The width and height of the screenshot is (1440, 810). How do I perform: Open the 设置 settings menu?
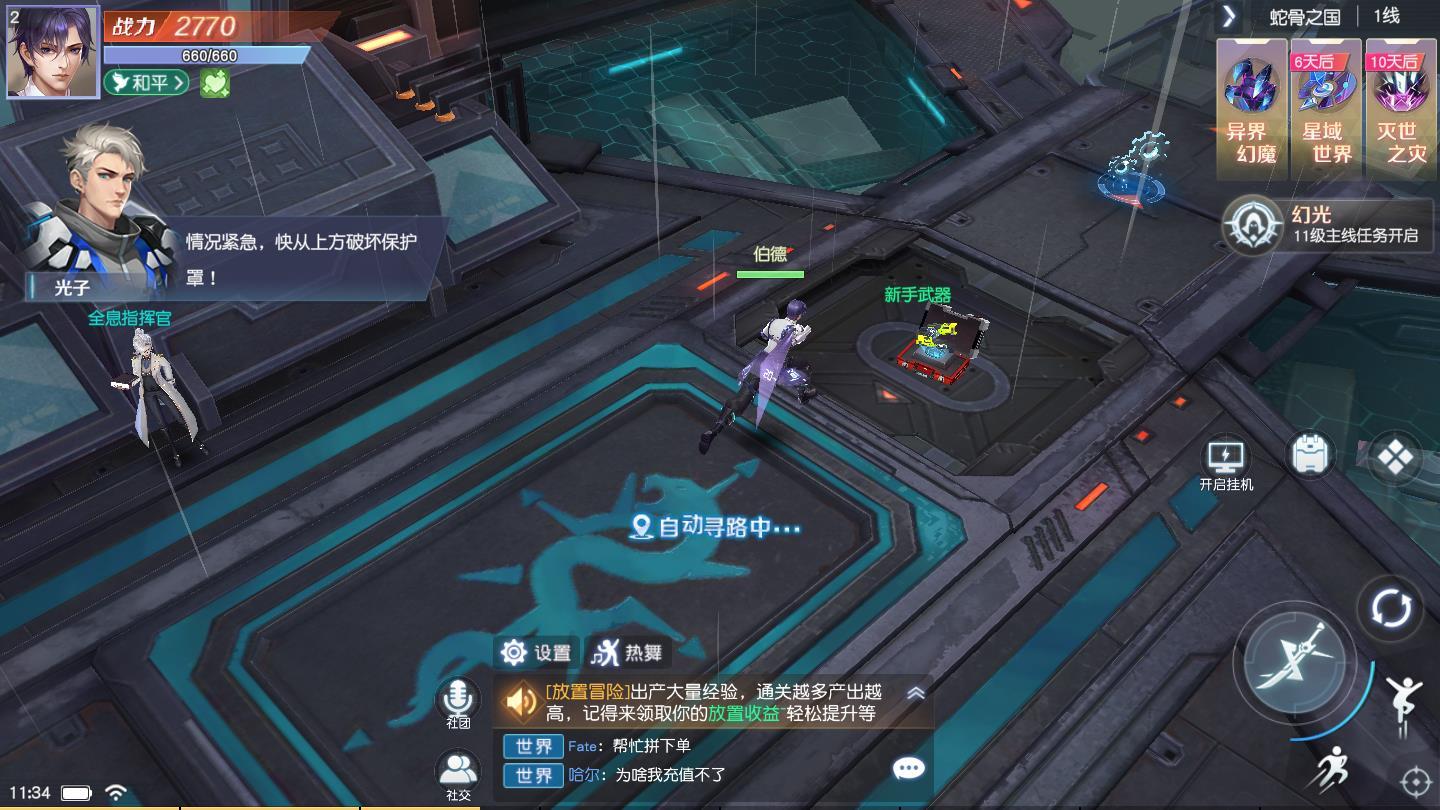pos(535,651)
